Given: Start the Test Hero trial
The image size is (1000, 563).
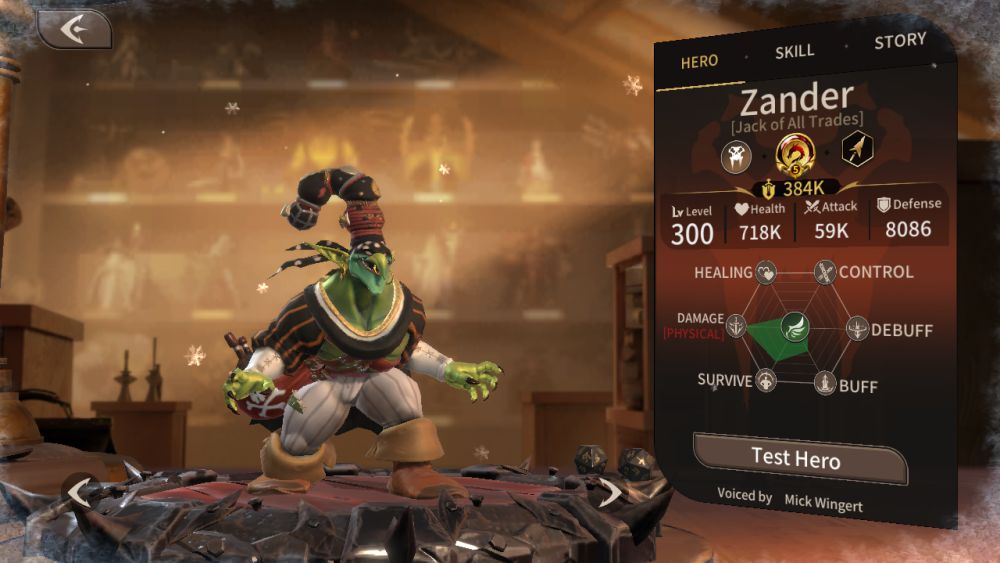Looking at the screenshot, I should [x=796, y=459].
